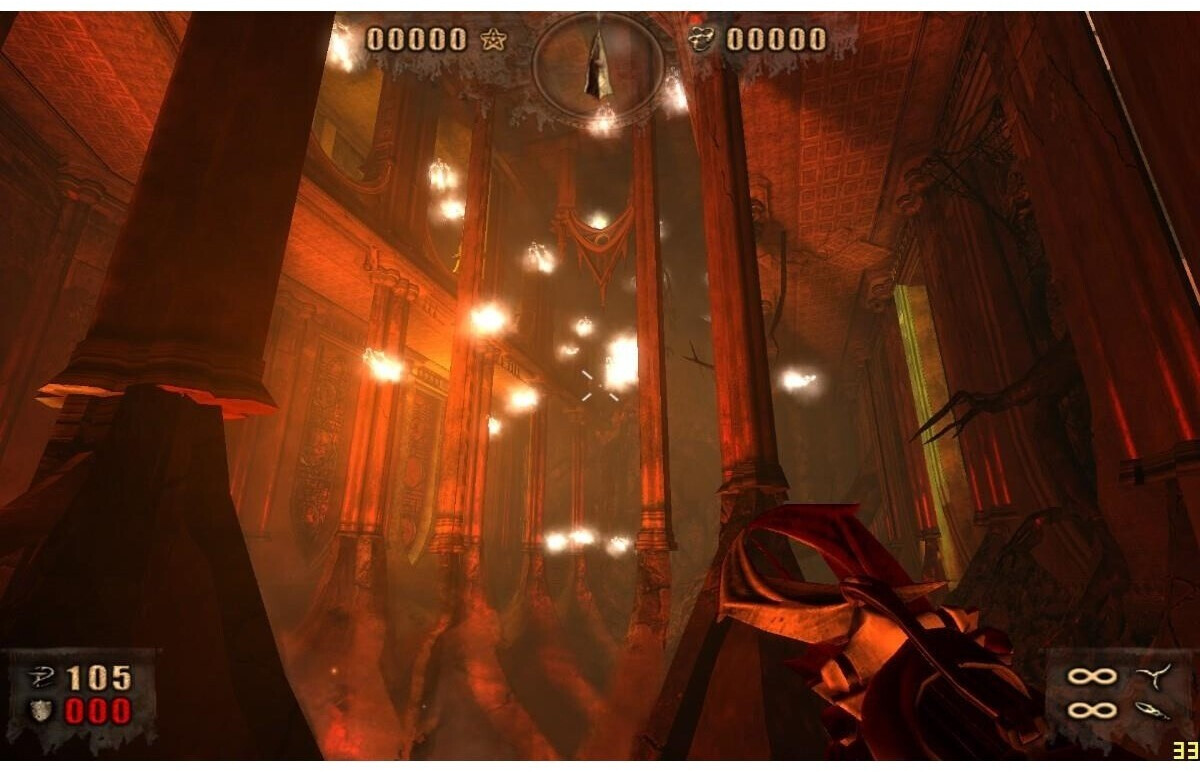Click the primary ammo blade icon
The image size is (1200, 772).
[1149, 677]
